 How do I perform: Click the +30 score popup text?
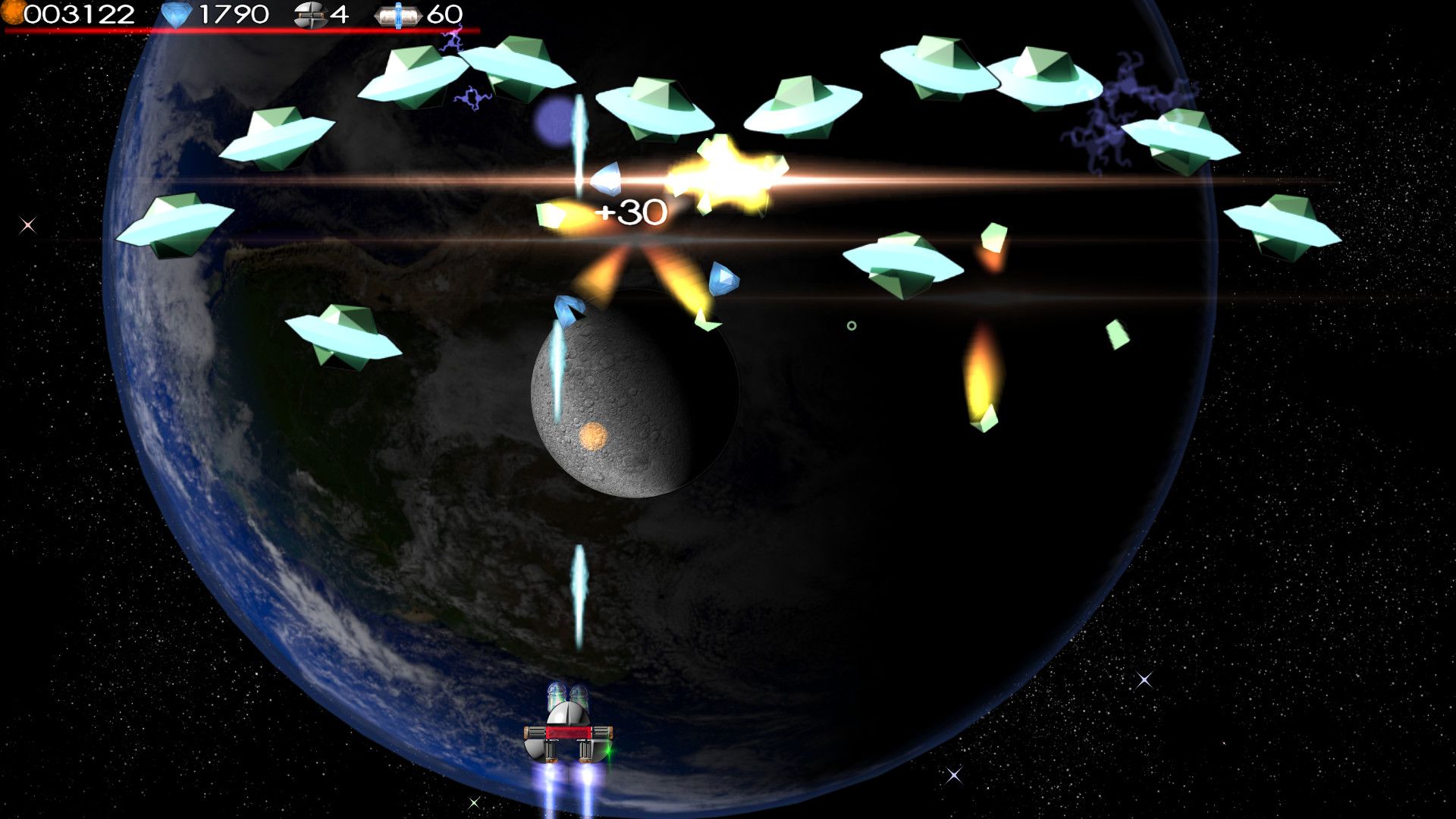pos(632,213)
